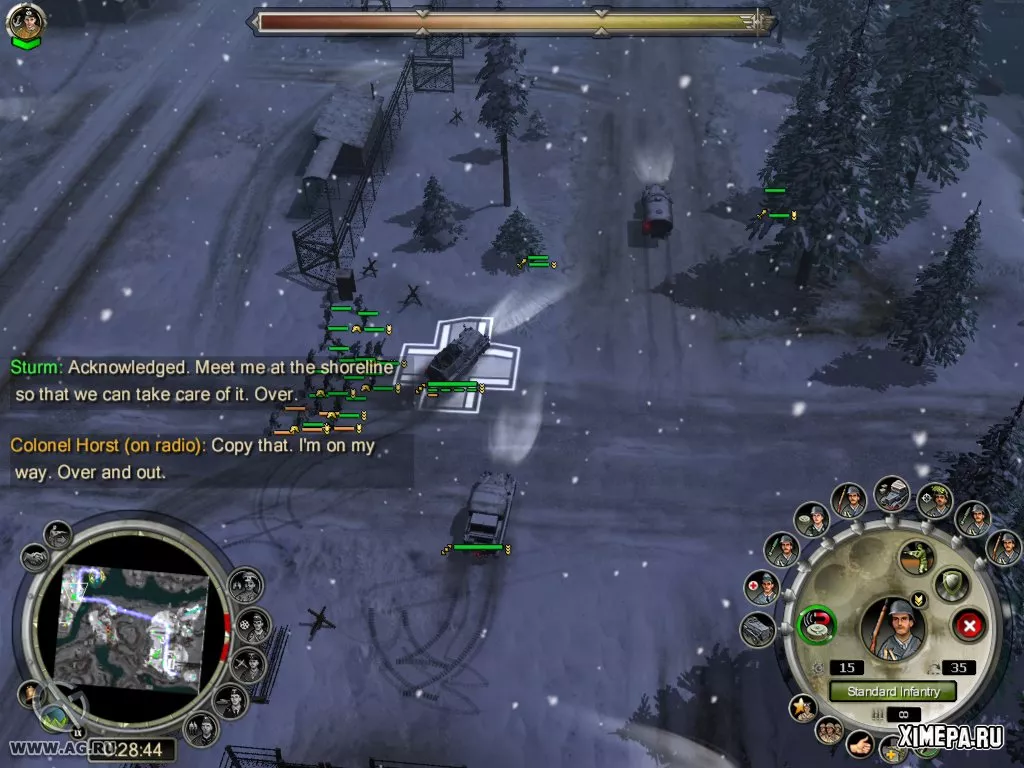Screen dimensions: 1024x768
Task: Select the medic unit with red cross
Action: (x=762, y=588)
